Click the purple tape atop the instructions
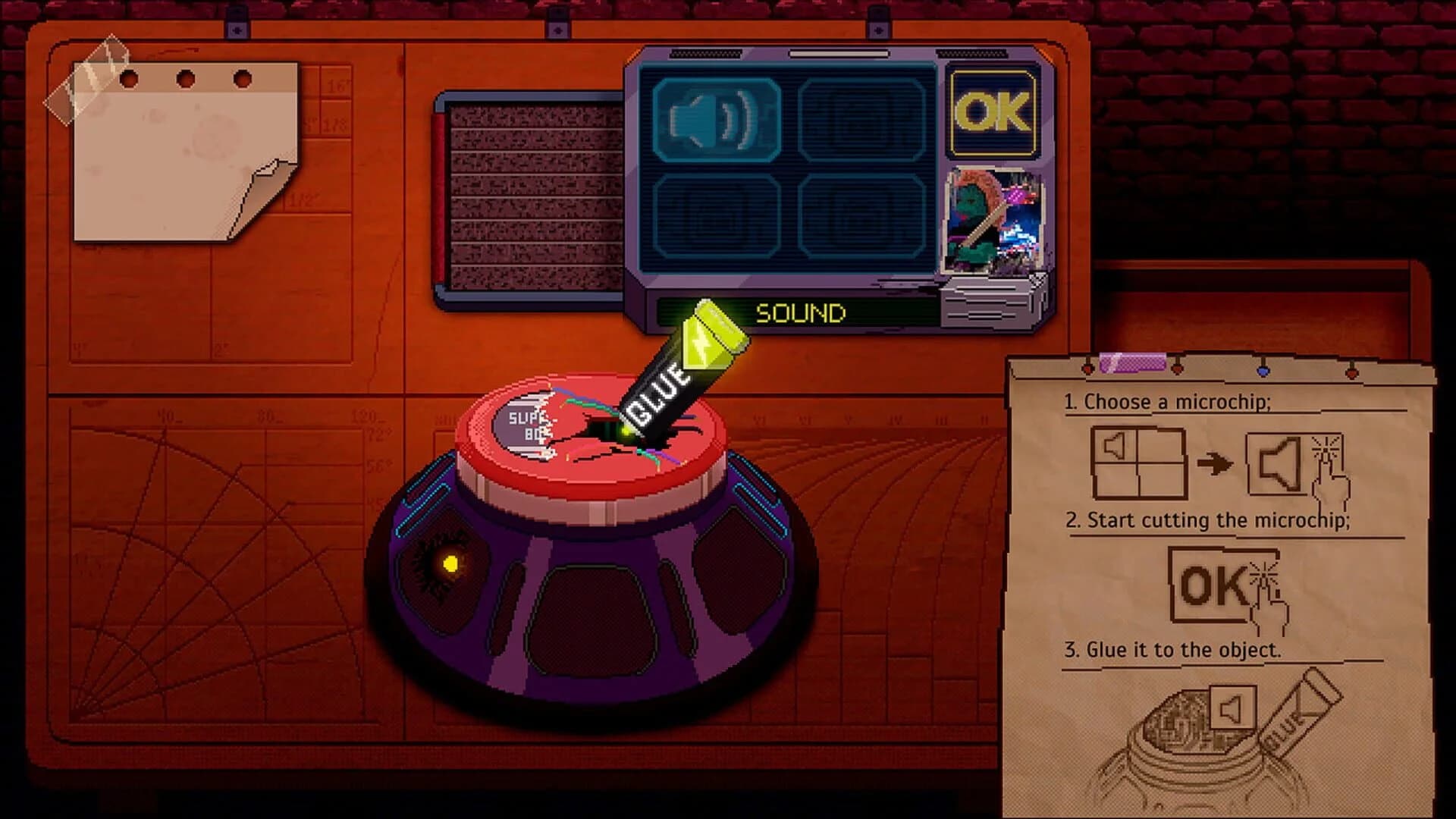 tap(1132, 362)
